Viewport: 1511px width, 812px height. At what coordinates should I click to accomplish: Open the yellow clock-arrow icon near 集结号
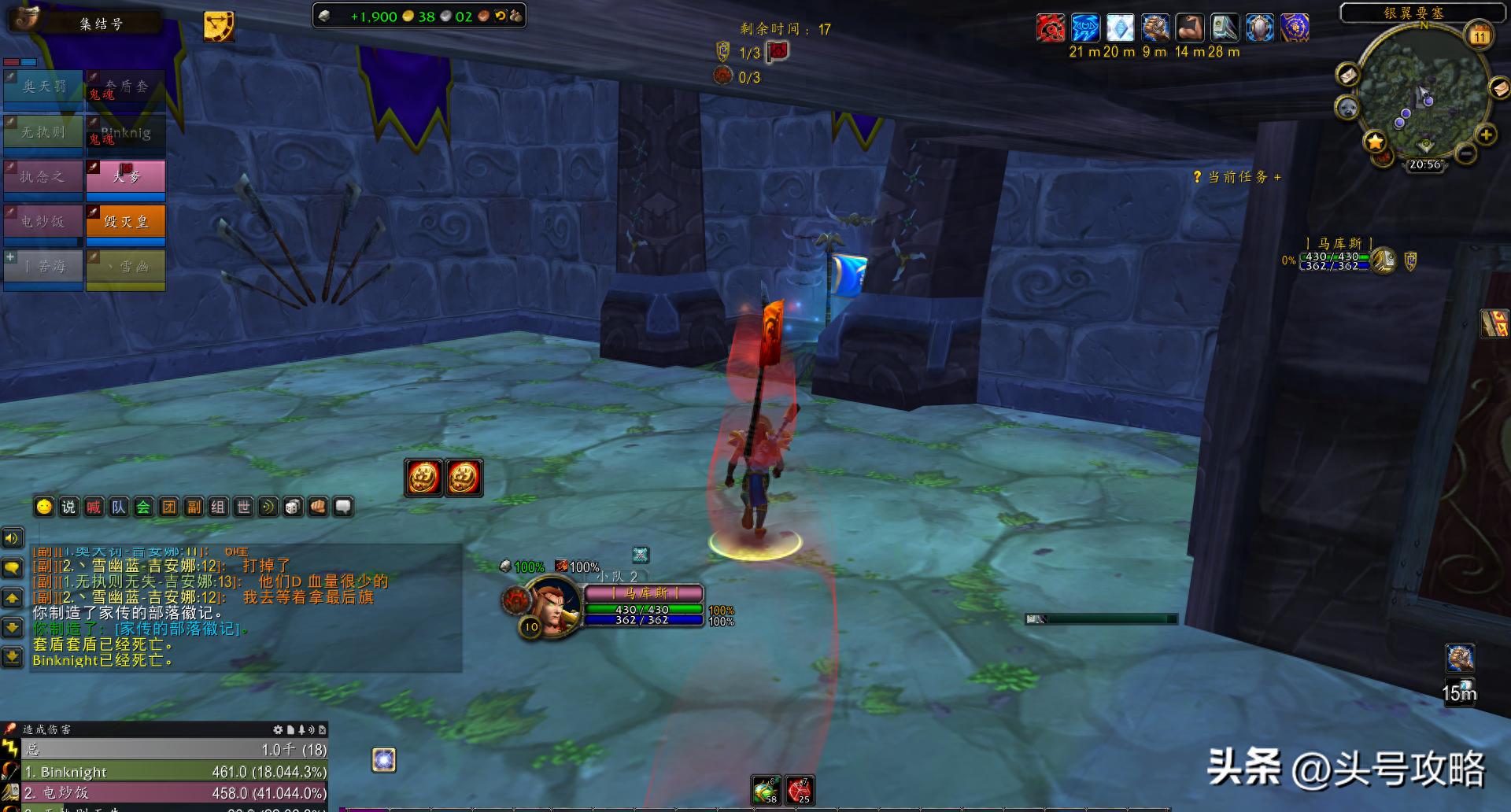(219, 27)
